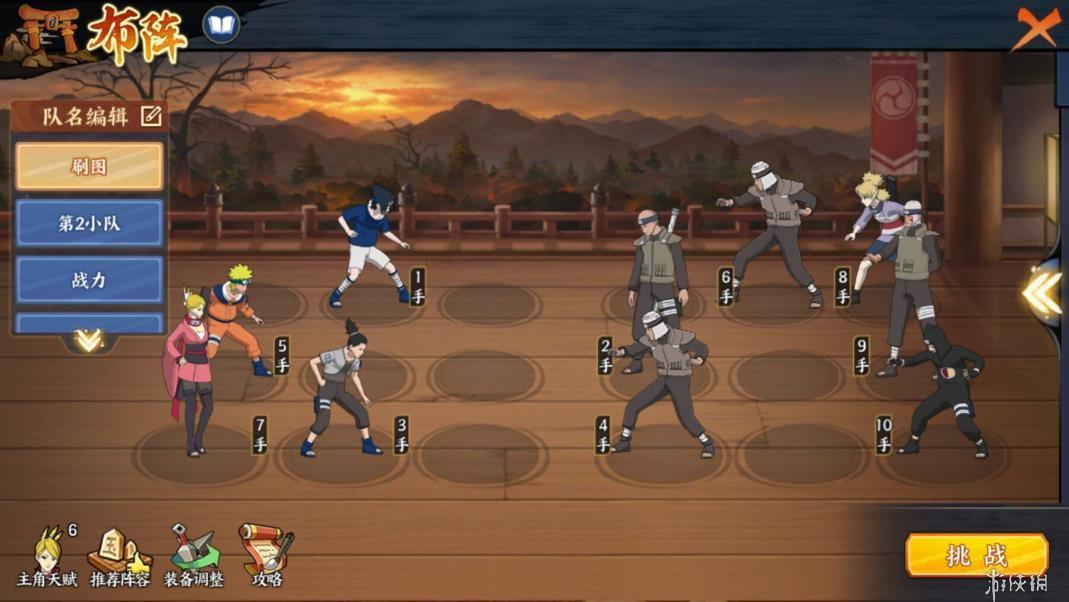Viewport: 1069px width, 602px height.
Task: View the 攻略 strategy guide scroll
Action: pos(267,556)
